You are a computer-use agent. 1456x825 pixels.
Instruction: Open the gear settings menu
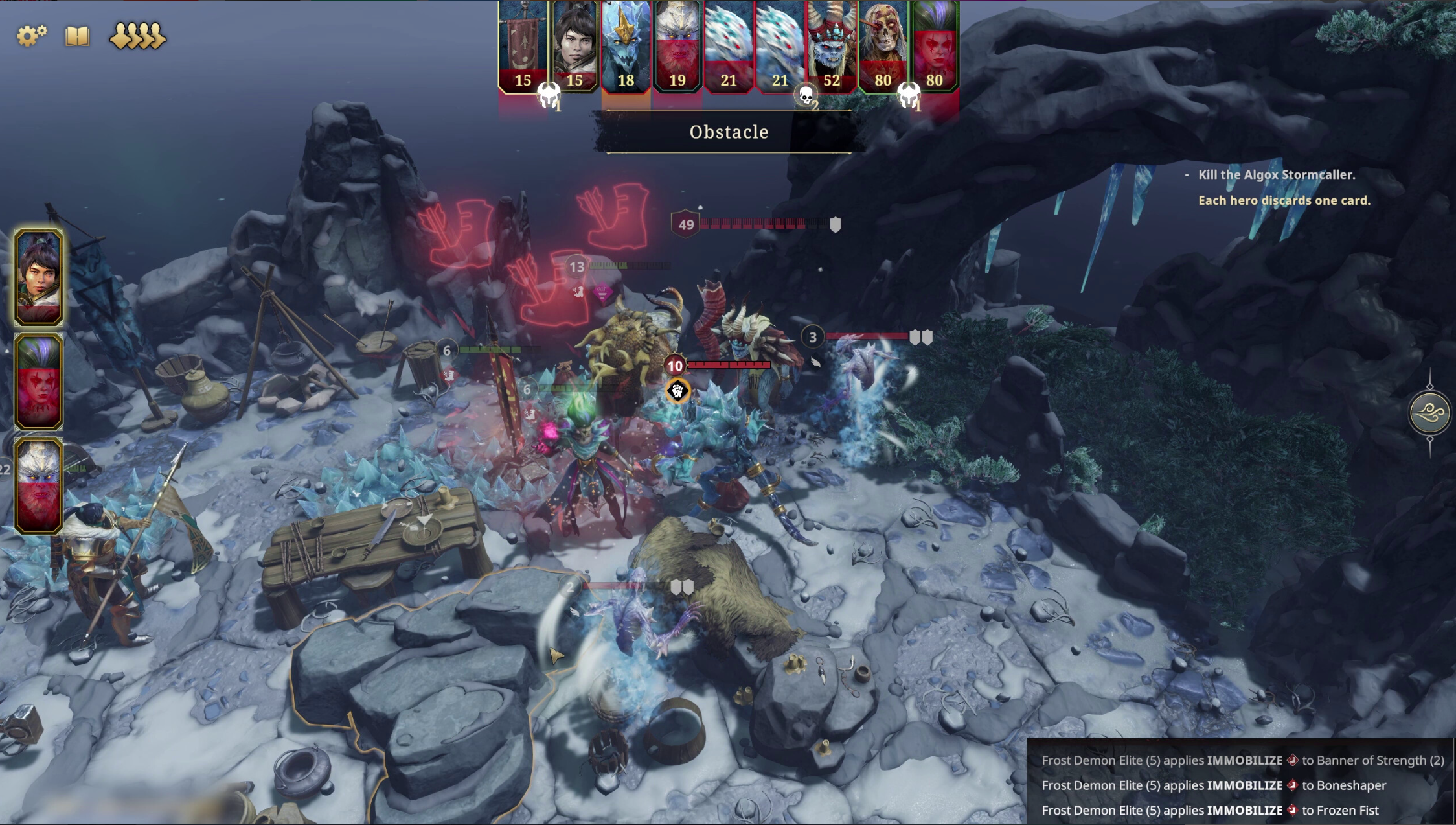pos(31,36)
